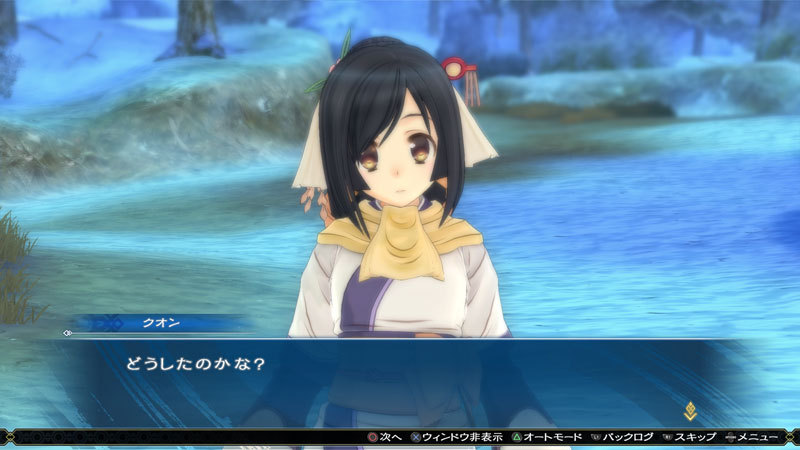Click the golden continue arrow in the dialogue box
Viewport: 800px width, 450px height.
click(690, 410)
